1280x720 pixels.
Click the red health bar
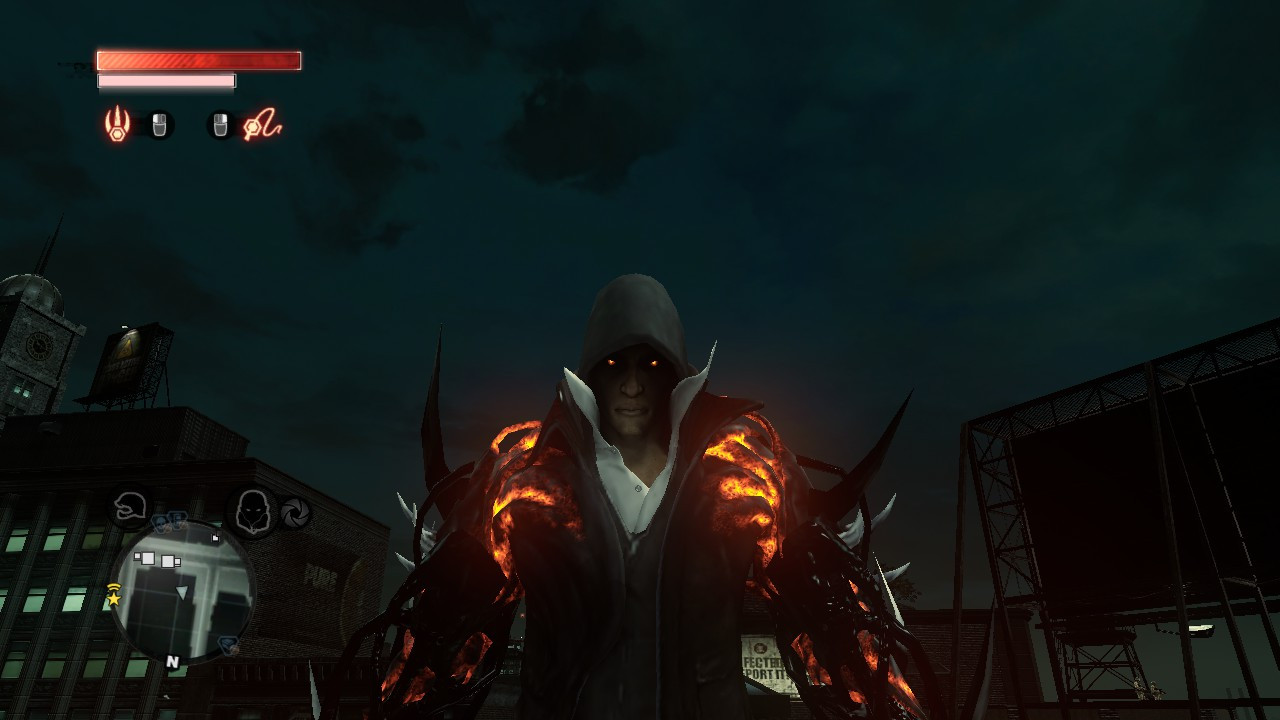click(197, 61)
